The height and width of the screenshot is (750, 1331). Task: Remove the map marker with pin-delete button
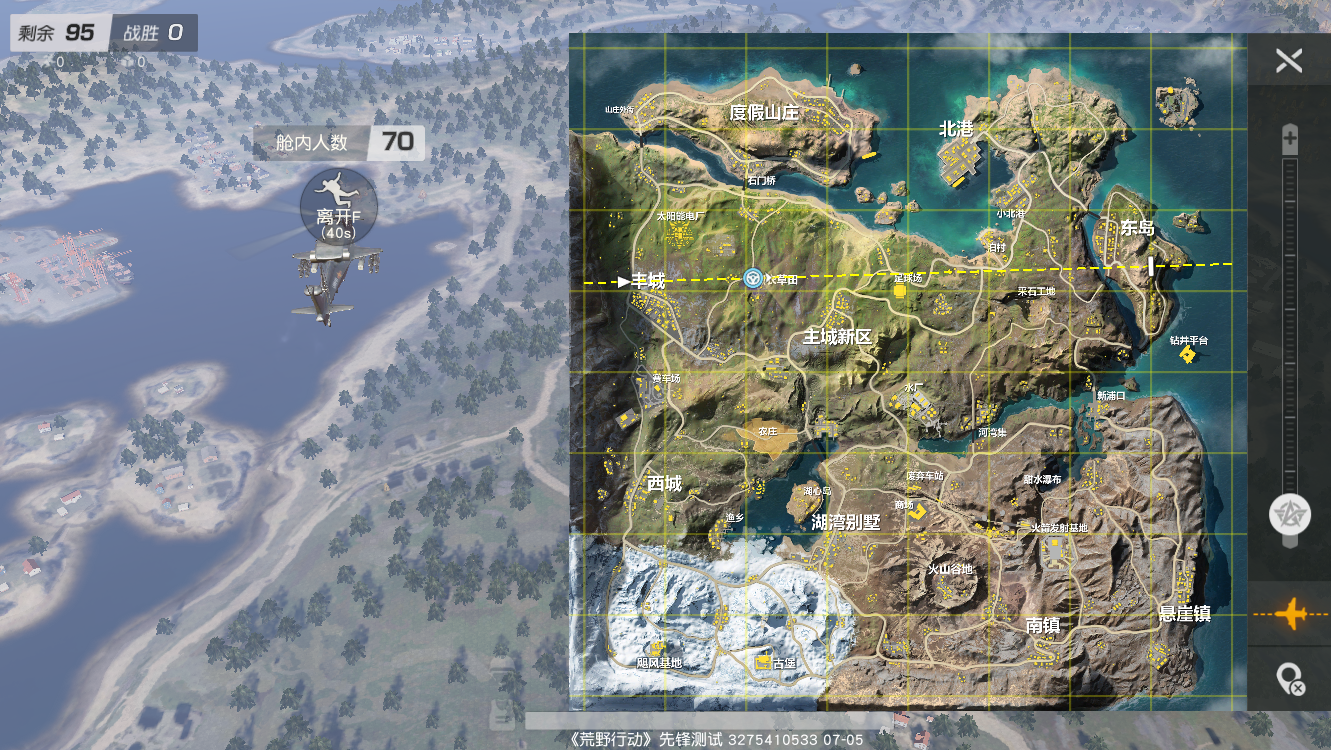click(x=1290, y=680)
